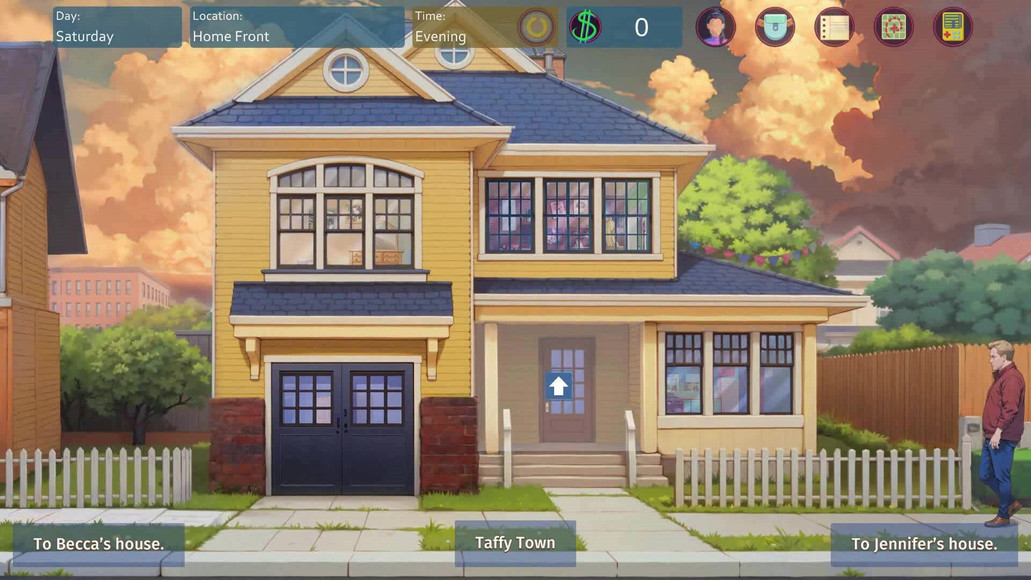Show the town map
The image size is (1031, 580).
pos(893,28)
